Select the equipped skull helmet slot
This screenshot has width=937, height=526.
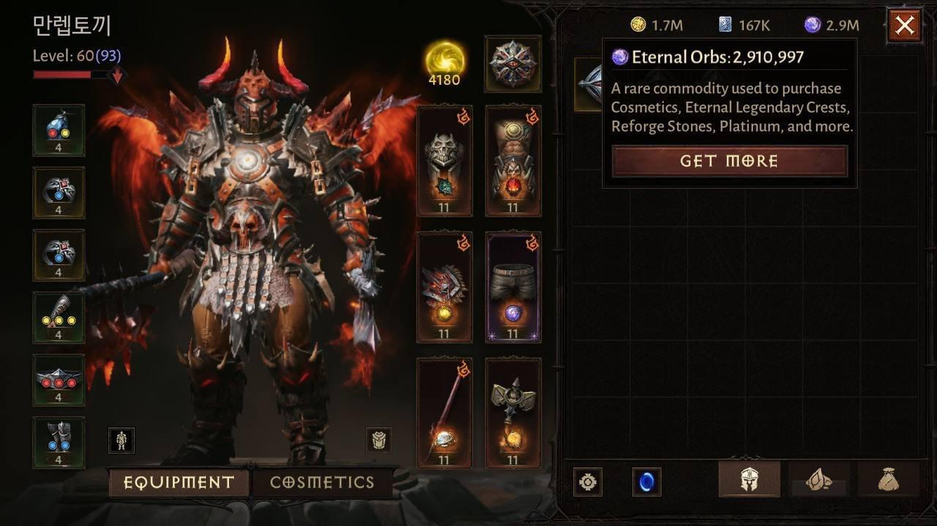443,161
